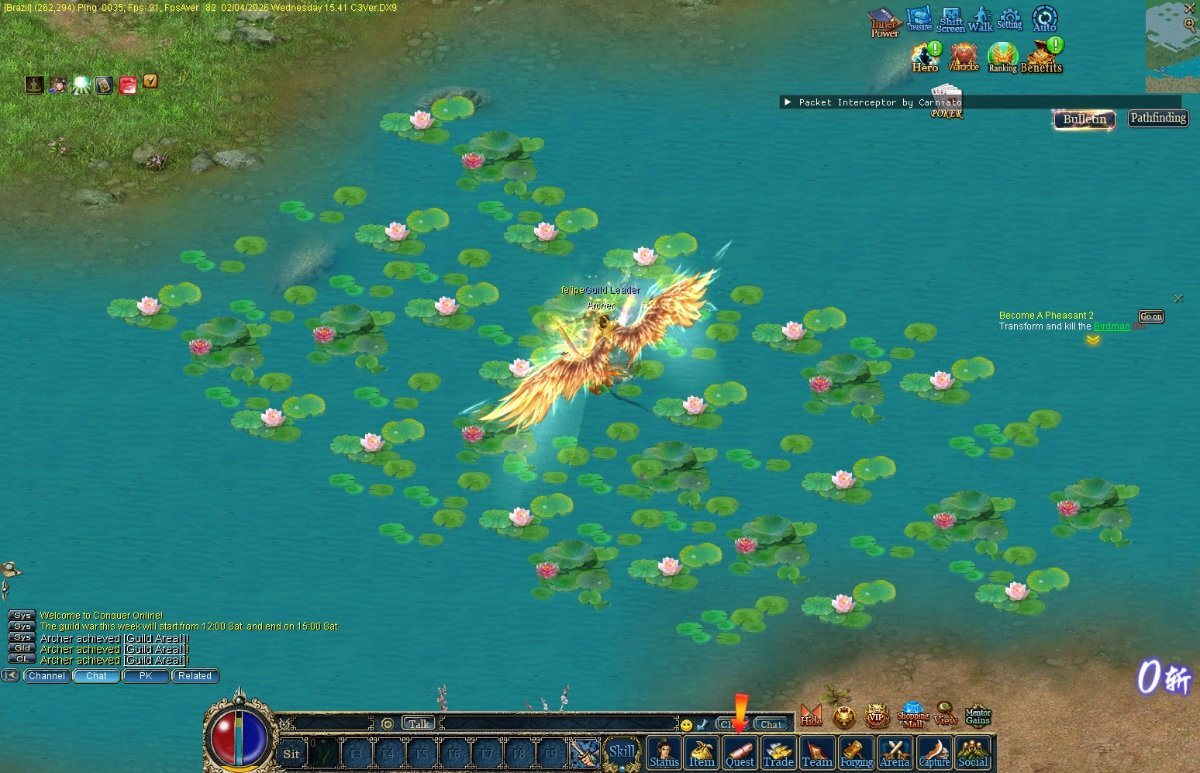Open the Bulletin board
This screenshot has width=1200, height=773.
point(1085,119)
